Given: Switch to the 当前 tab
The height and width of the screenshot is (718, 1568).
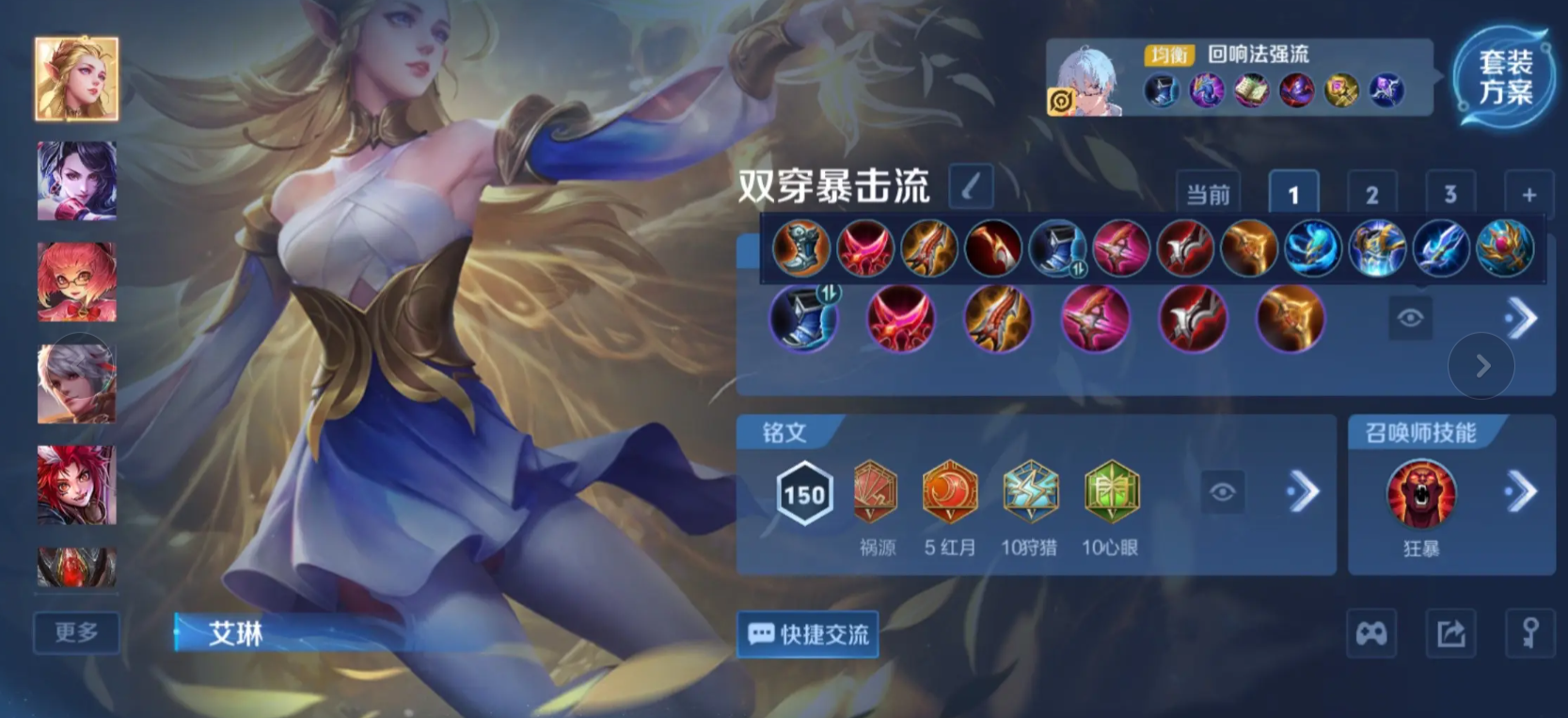Looking at the screenshot, I should (x=1210, y=194).
